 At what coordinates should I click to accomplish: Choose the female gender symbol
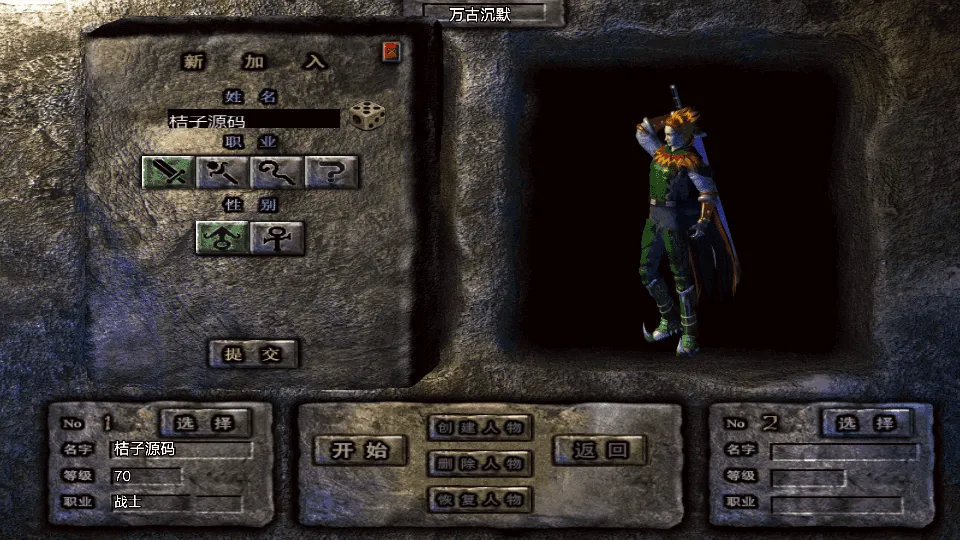277,238
